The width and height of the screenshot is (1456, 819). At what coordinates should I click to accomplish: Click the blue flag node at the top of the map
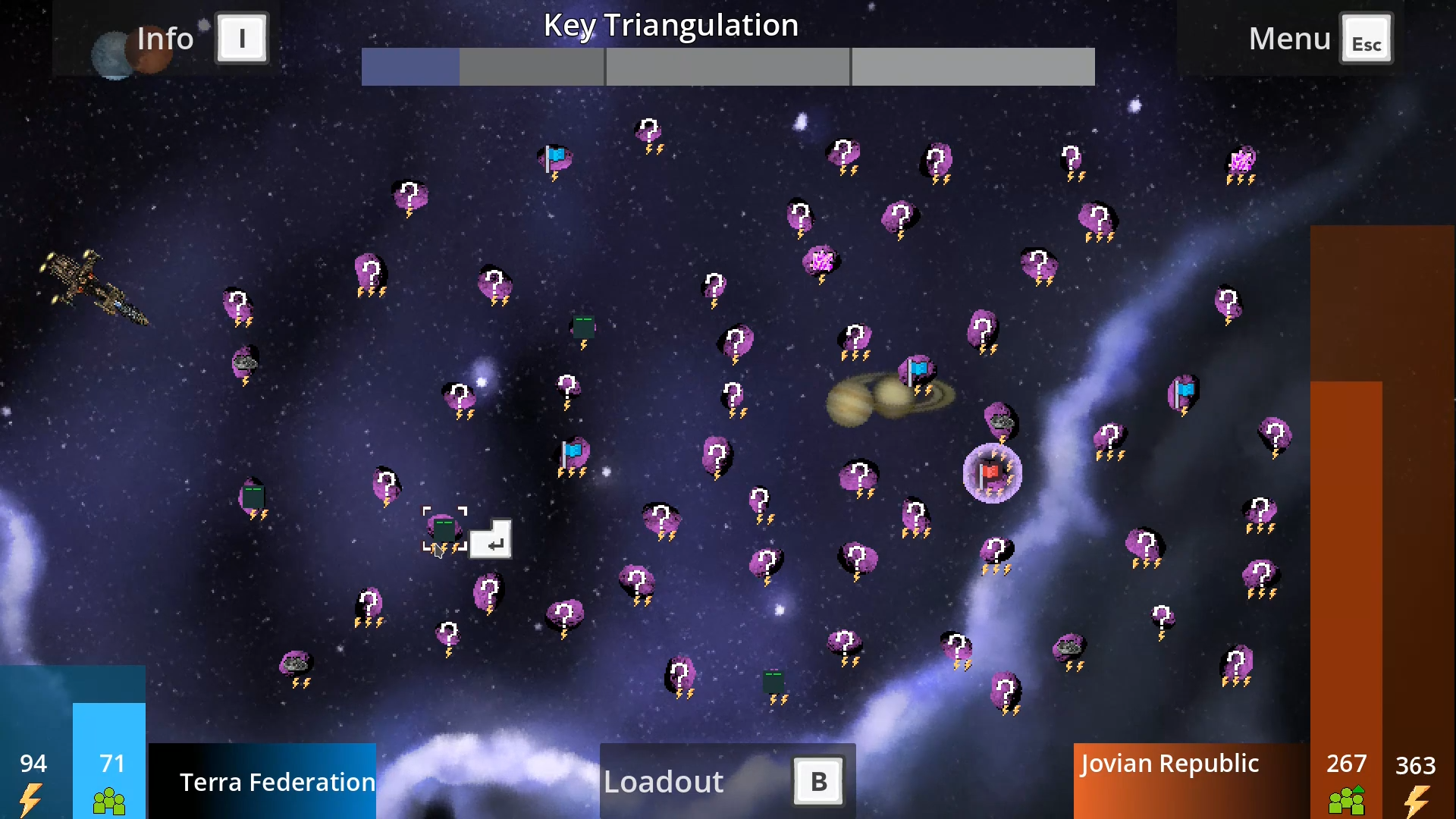[554, 157]
